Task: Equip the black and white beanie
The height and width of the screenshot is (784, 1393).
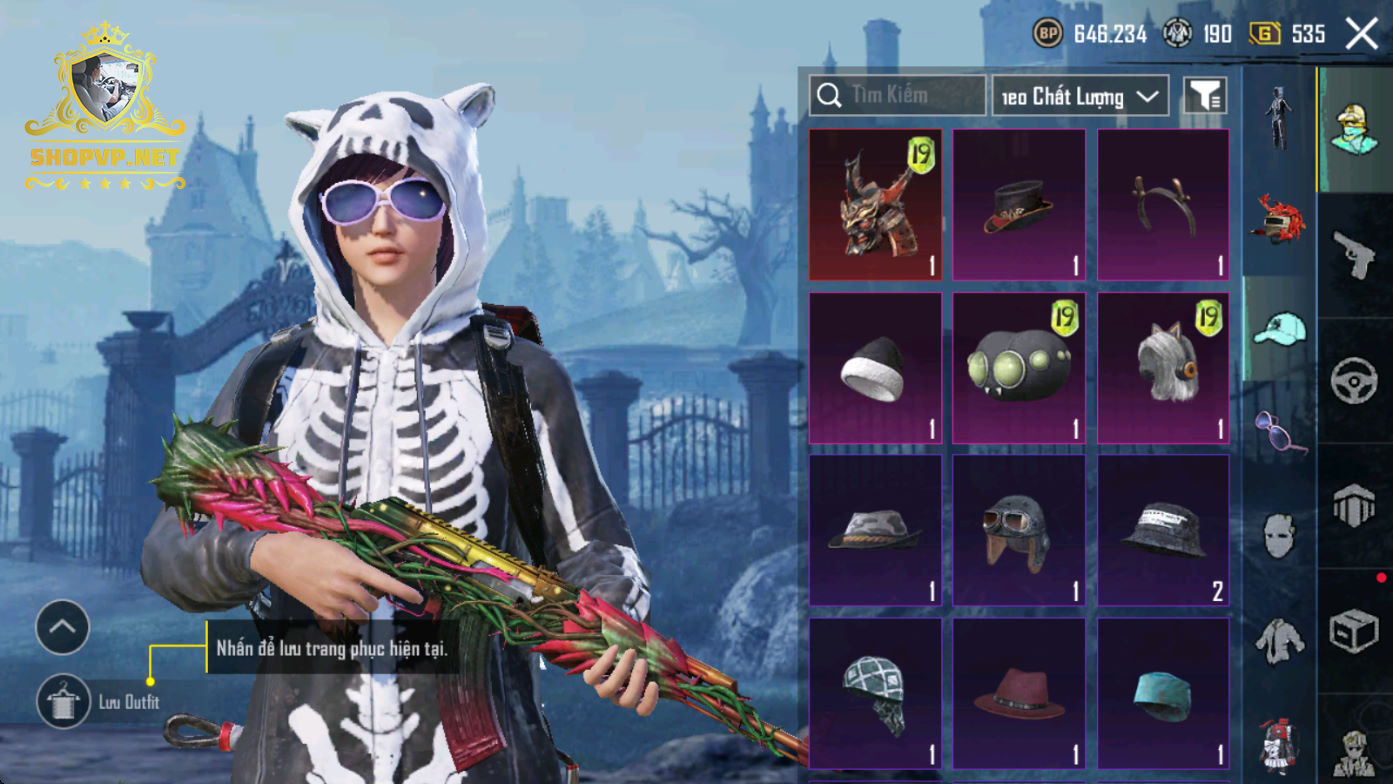Action: tap(875, 368)
